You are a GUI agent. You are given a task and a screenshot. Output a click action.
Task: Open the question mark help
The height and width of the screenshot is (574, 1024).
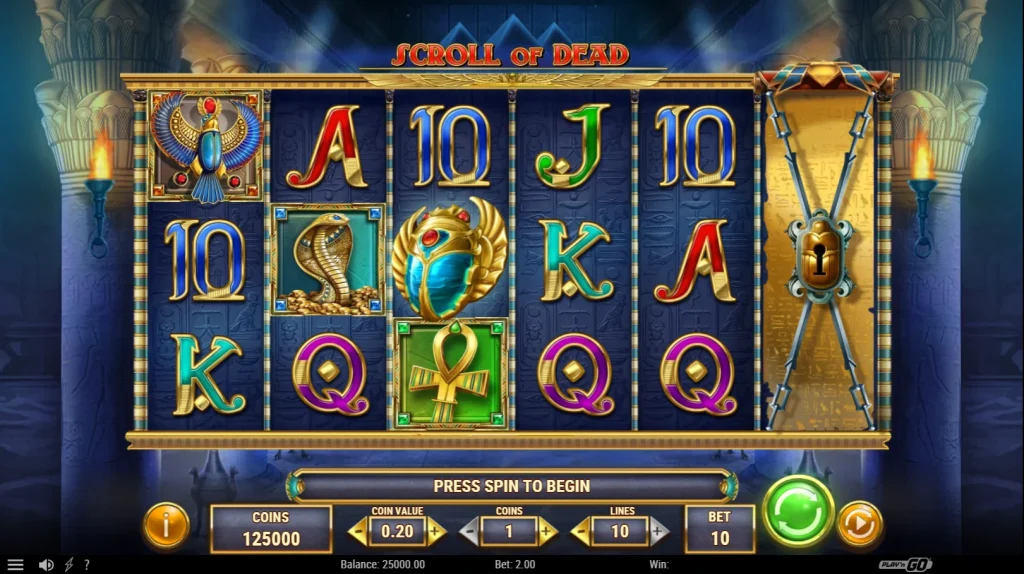(x=87, y=565)
